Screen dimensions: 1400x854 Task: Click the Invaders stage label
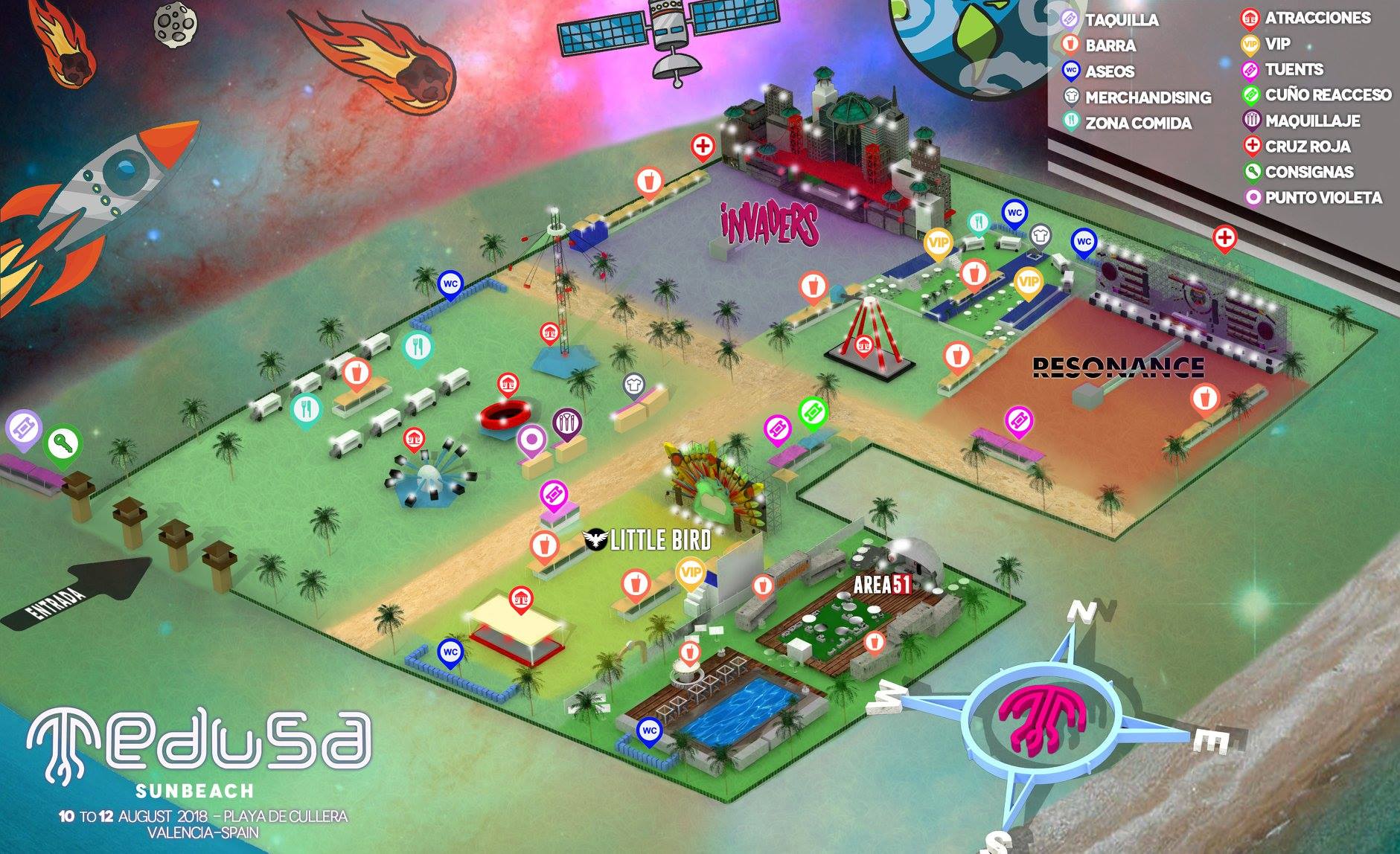pyautogui.click(x=770, y=225)
